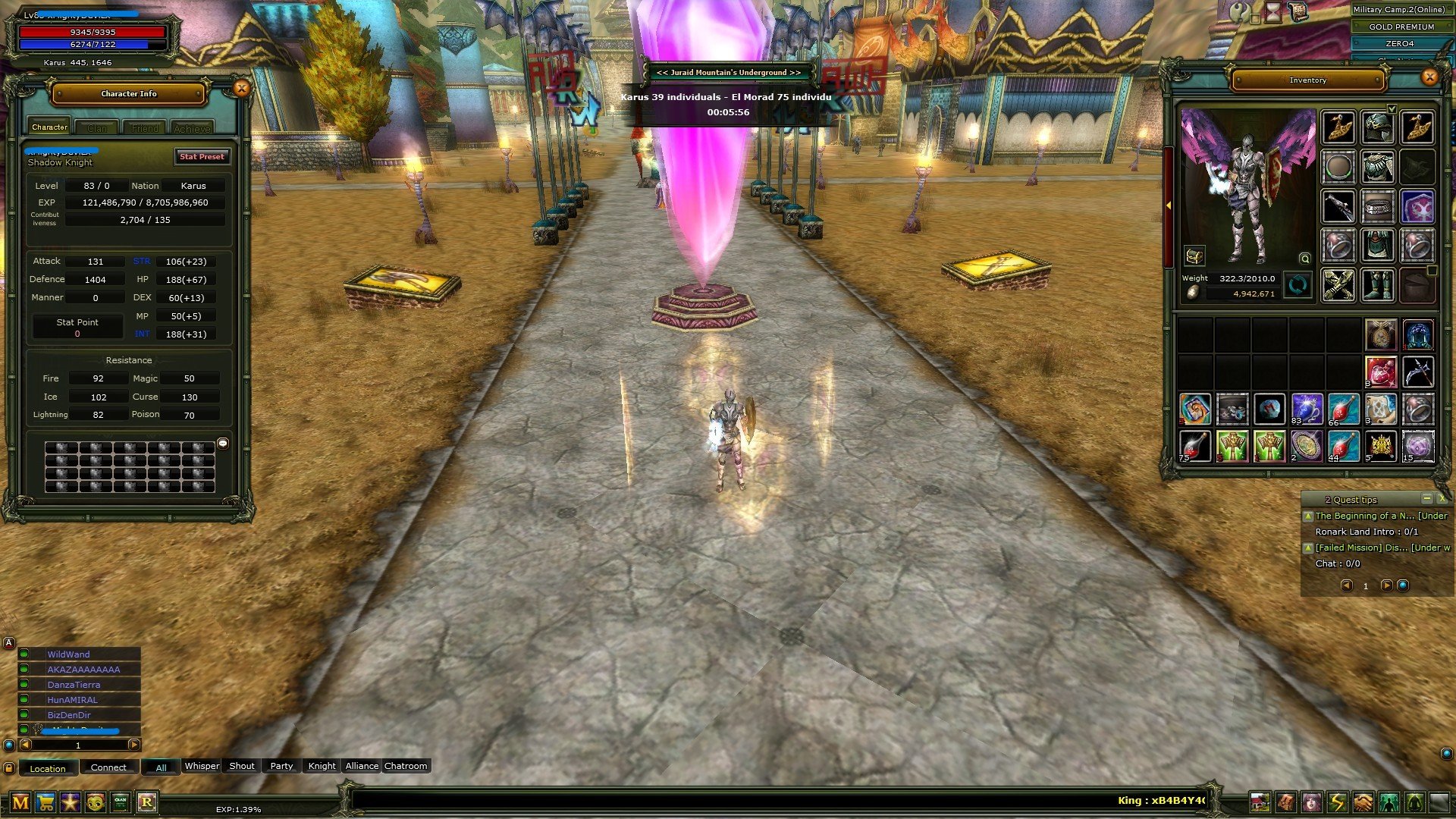Collapse the Ronark Land Intro quest tip
The height and width of the screenshot is (819, 1456).
(1308, 516)
